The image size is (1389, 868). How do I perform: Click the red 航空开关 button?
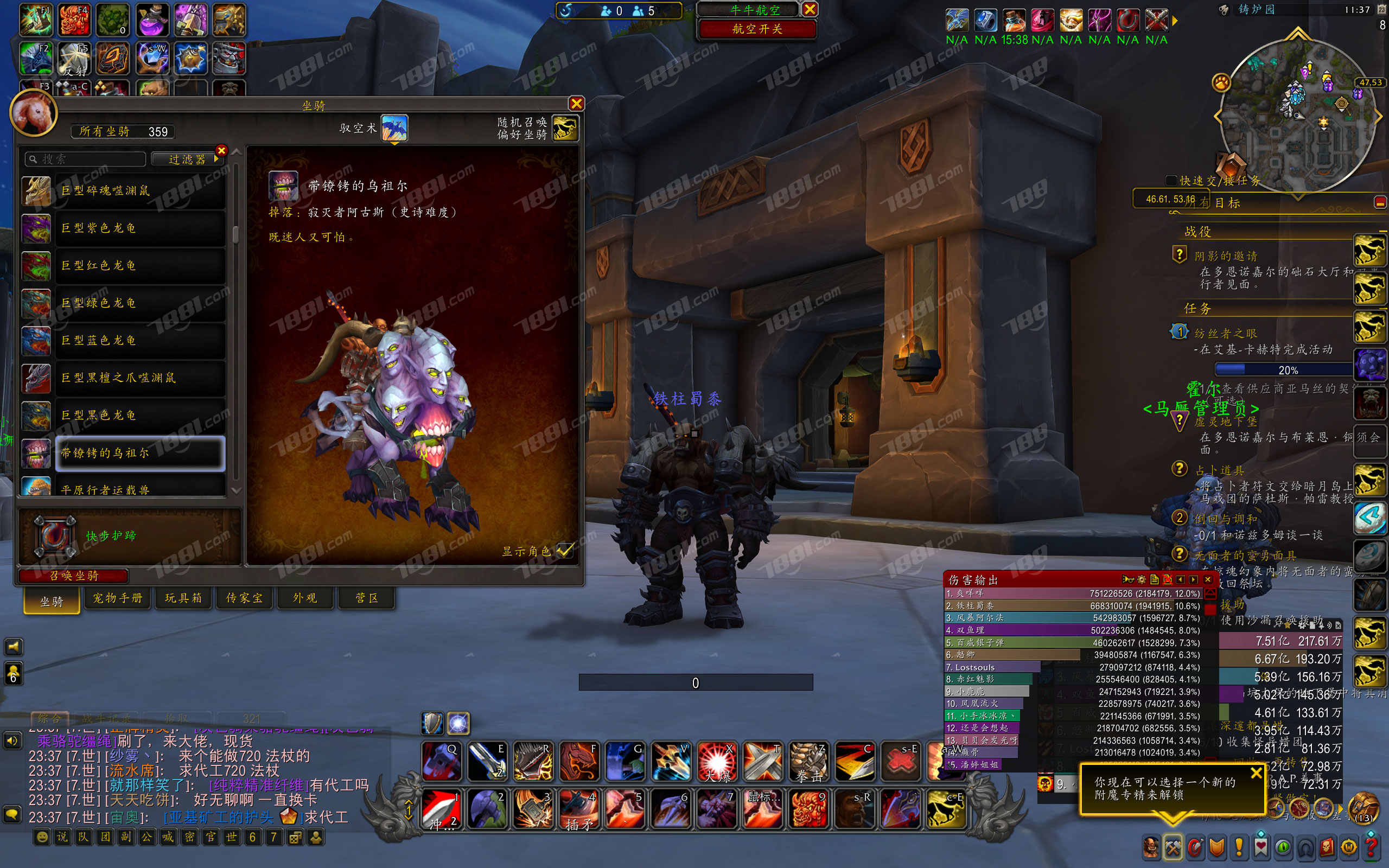(x=756, y=29)
